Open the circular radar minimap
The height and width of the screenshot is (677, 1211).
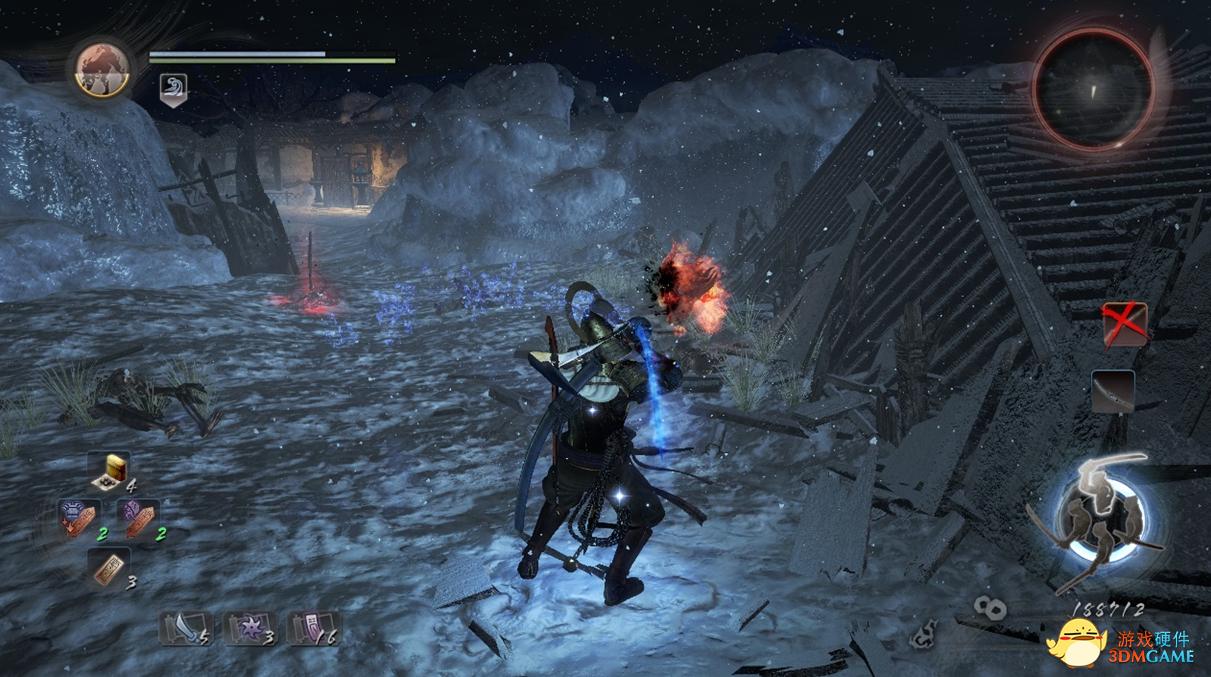click(x=1093, y=88)
